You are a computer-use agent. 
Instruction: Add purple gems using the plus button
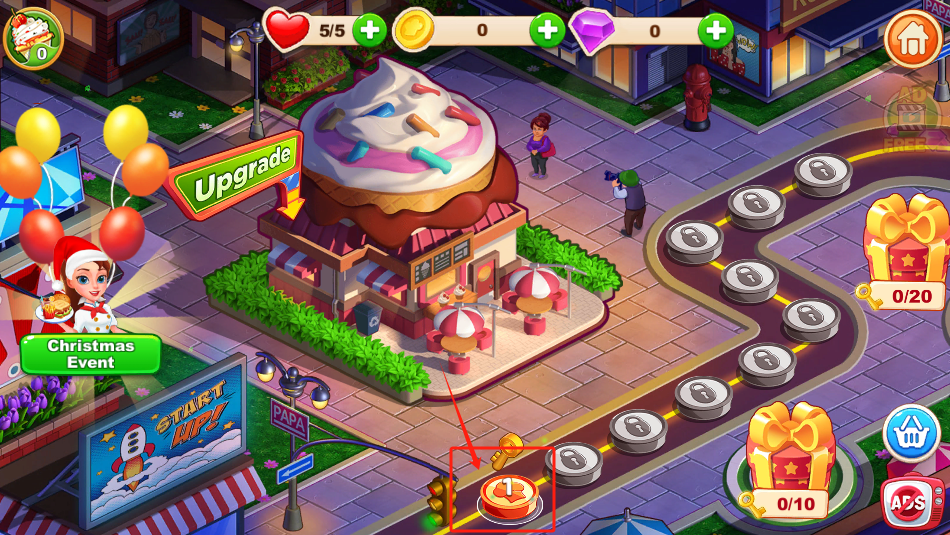click(x=715, y=30)
